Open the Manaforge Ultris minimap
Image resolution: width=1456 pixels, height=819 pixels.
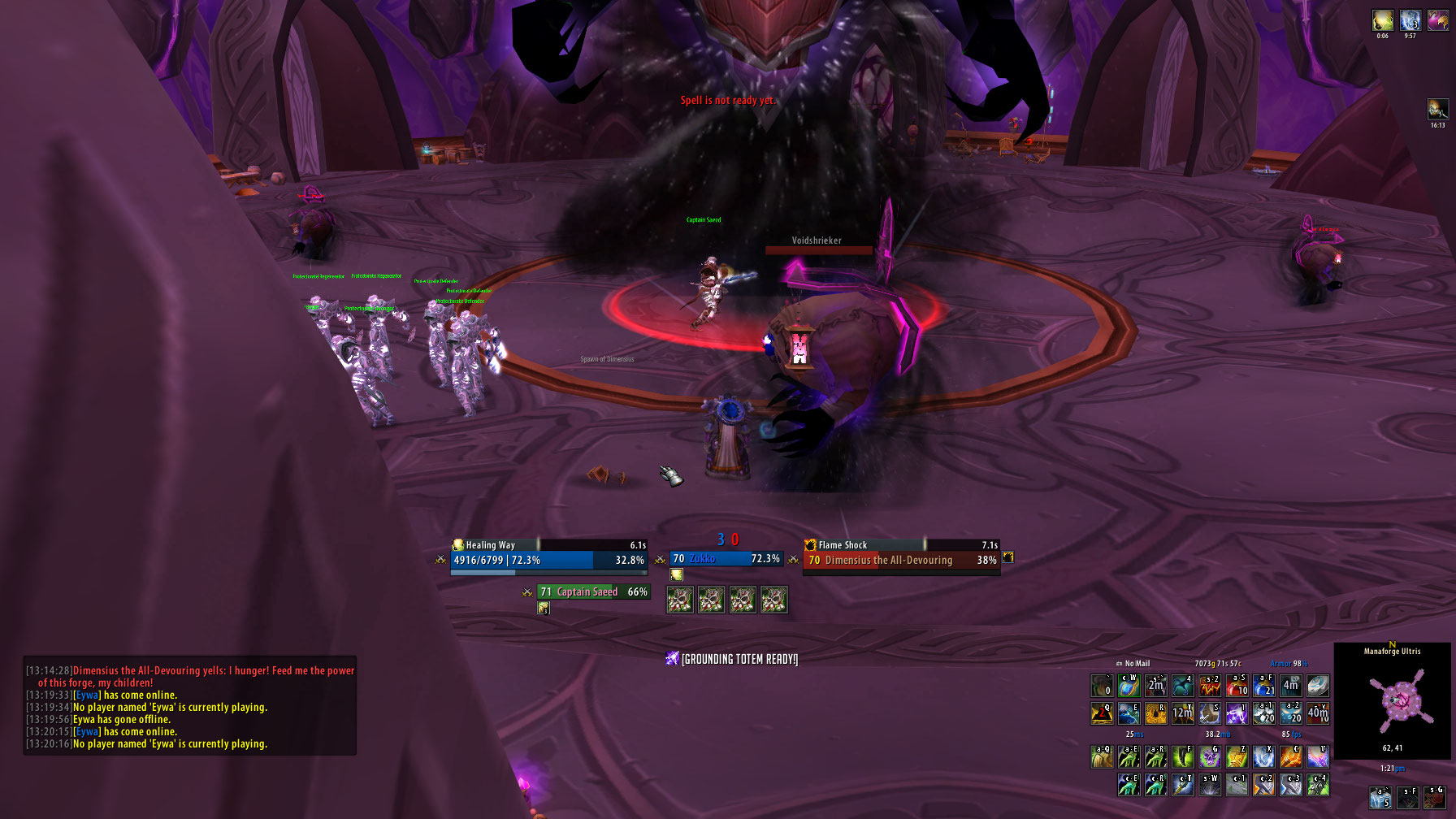pos(1392,700)
